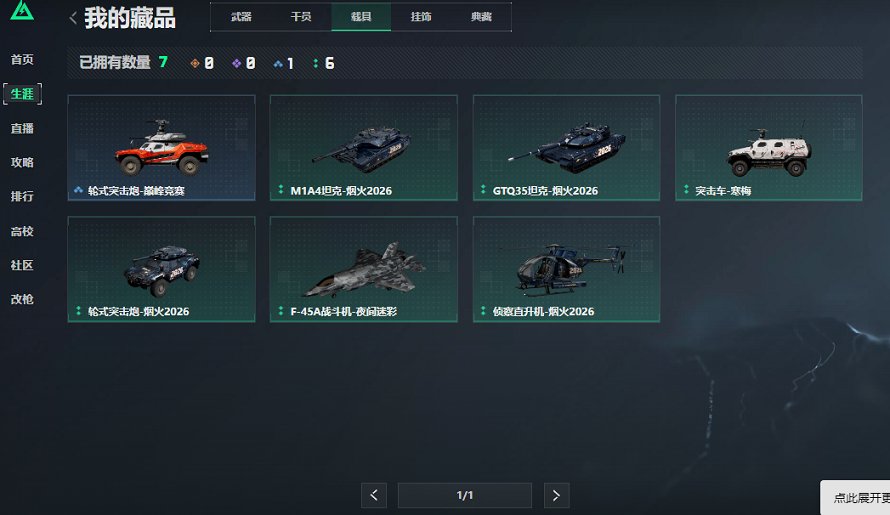Open 首页 in the left sidebar

tap(22, 60)
